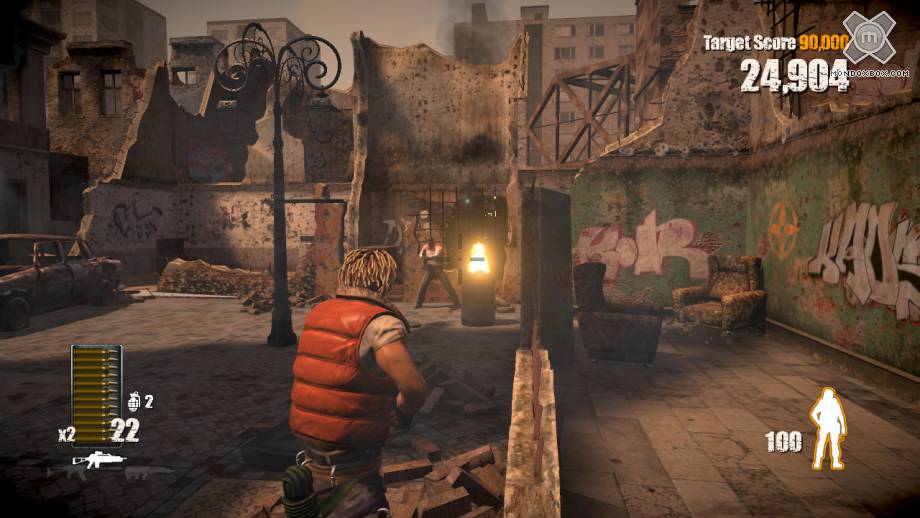Click the player silhouette status icon
This screenshot has height=518, width=920.
tap(825, 429)
